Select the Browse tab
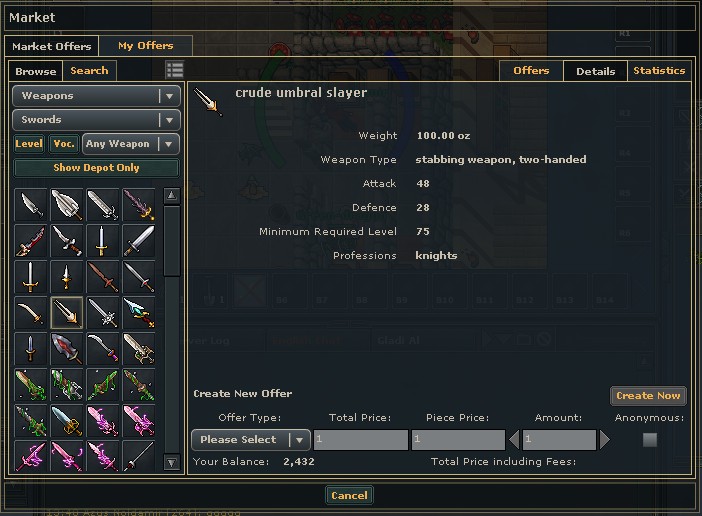Image resolution: width=702 pixels, height=516 pixels. pos(36,71)
